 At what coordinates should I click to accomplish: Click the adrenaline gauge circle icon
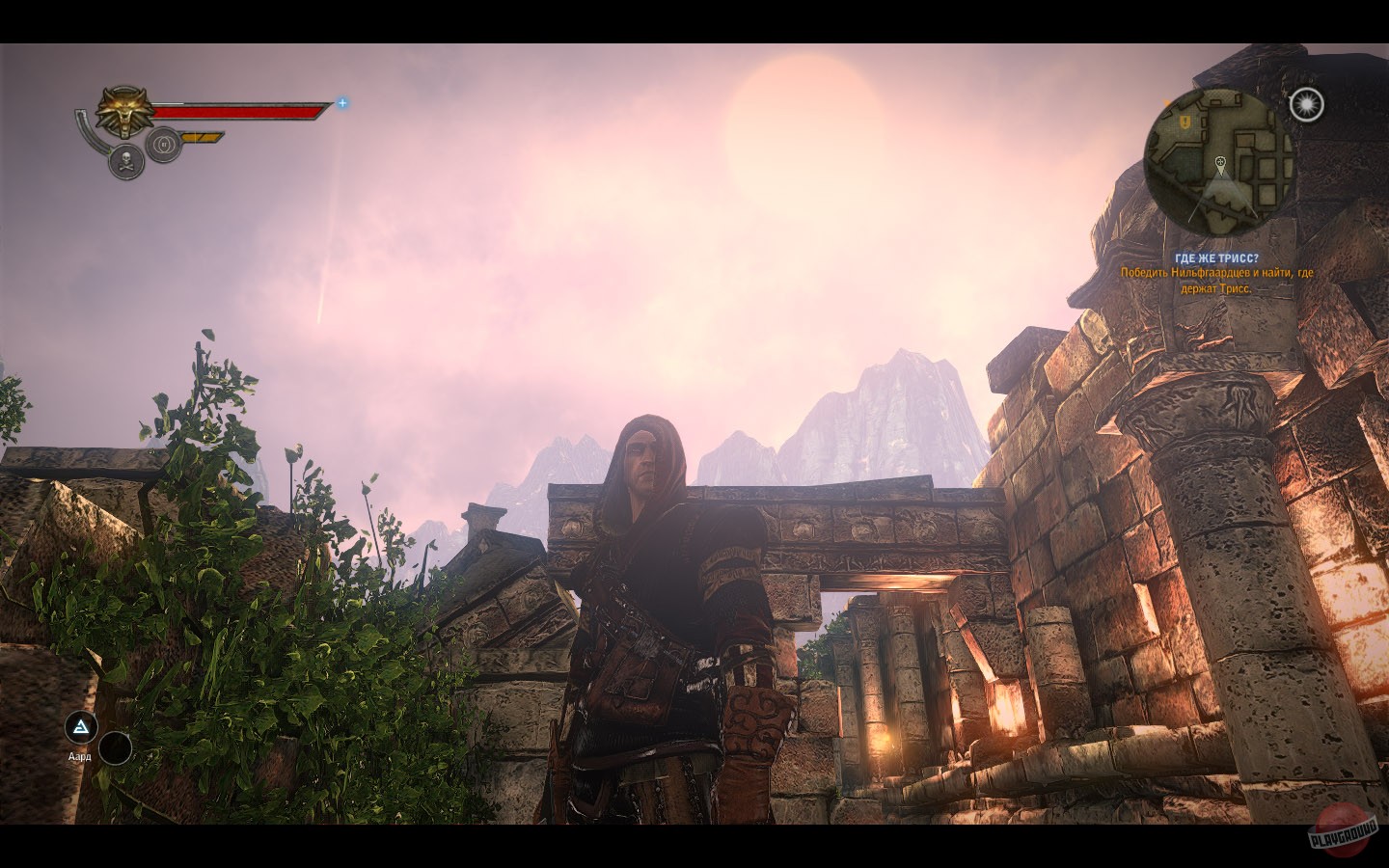[x=164, y=143]
